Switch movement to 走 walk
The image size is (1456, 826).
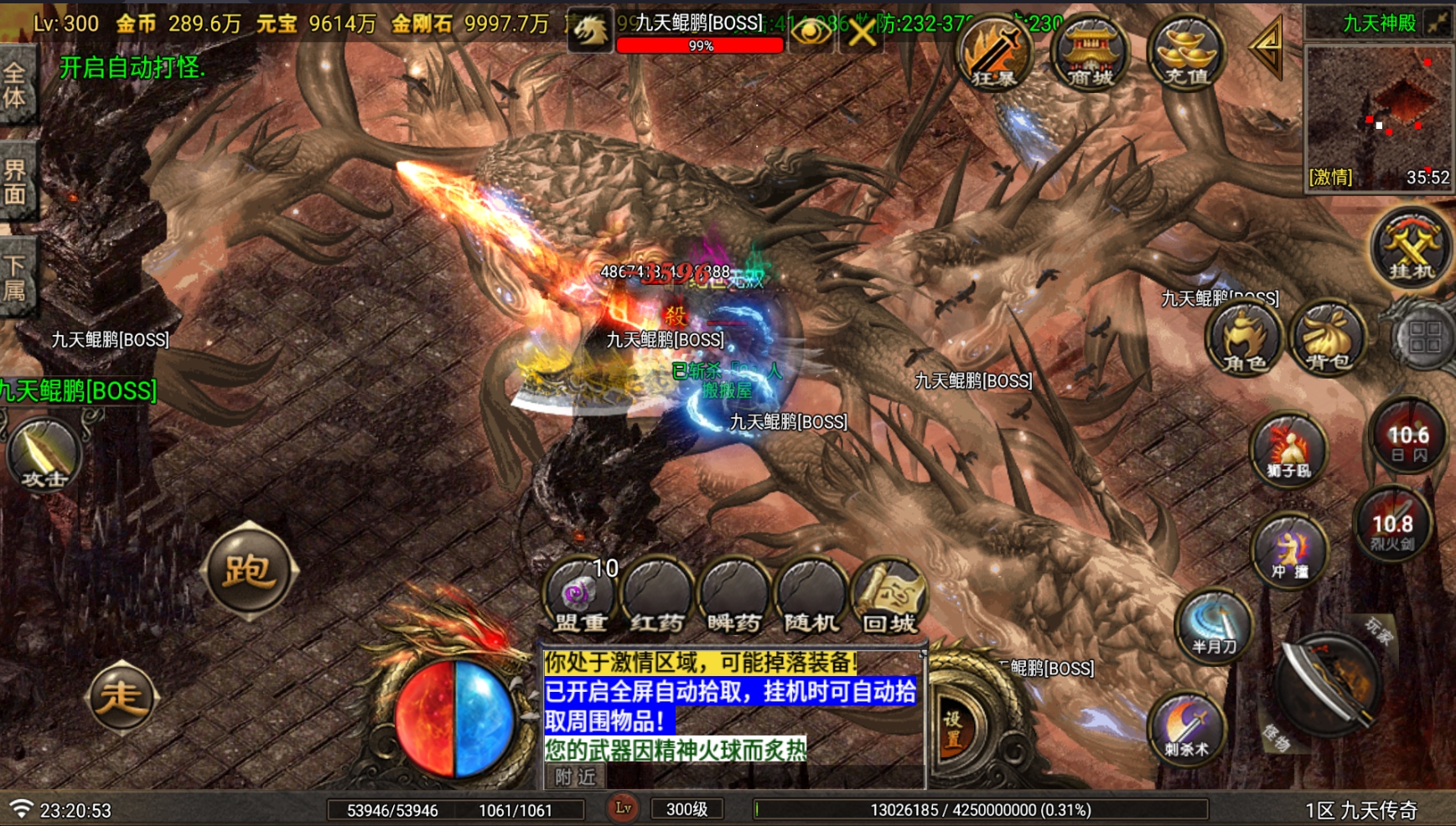click(x=122, y=696)
